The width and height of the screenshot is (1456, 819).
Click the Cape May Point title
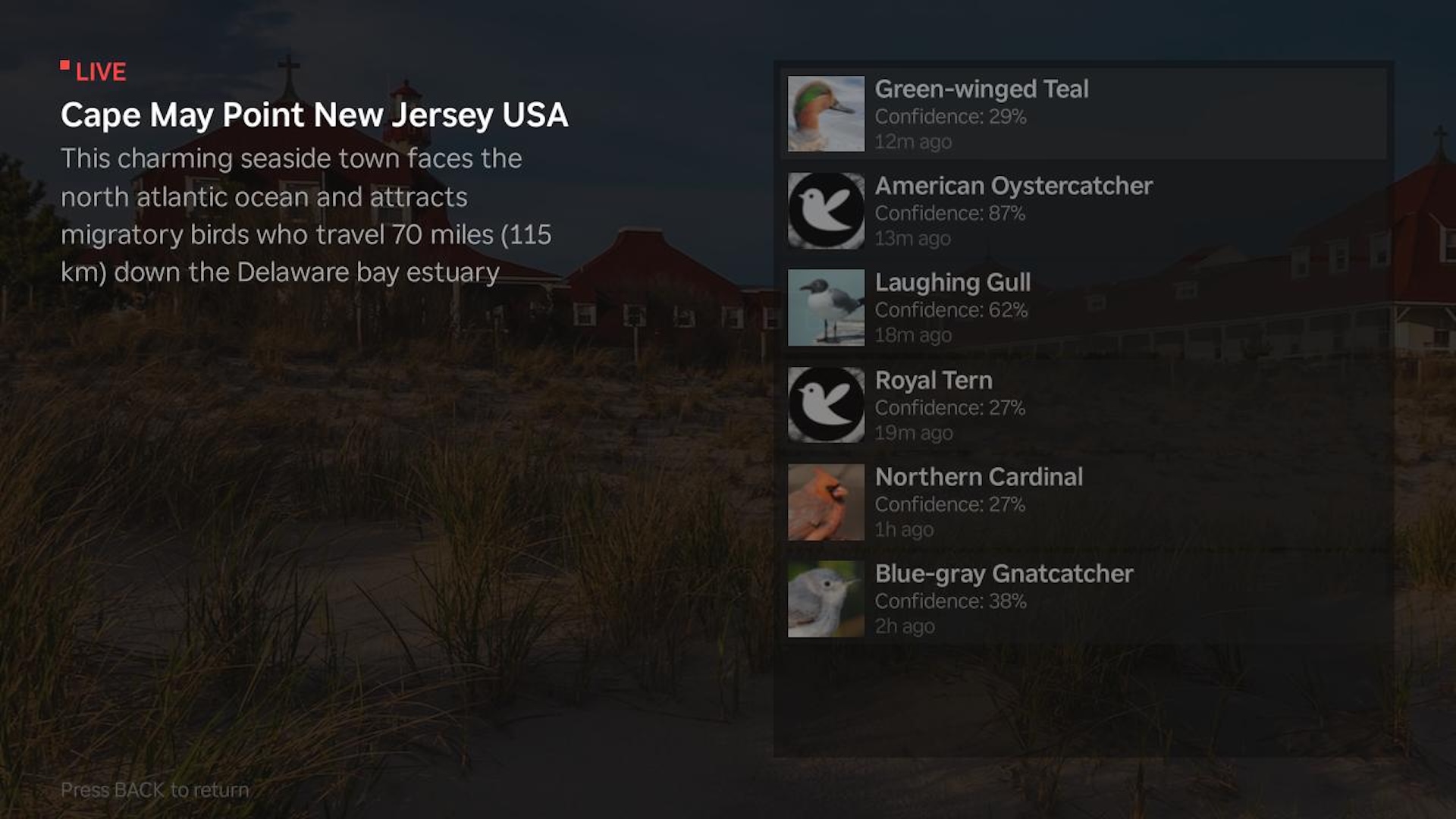(315, 115)
